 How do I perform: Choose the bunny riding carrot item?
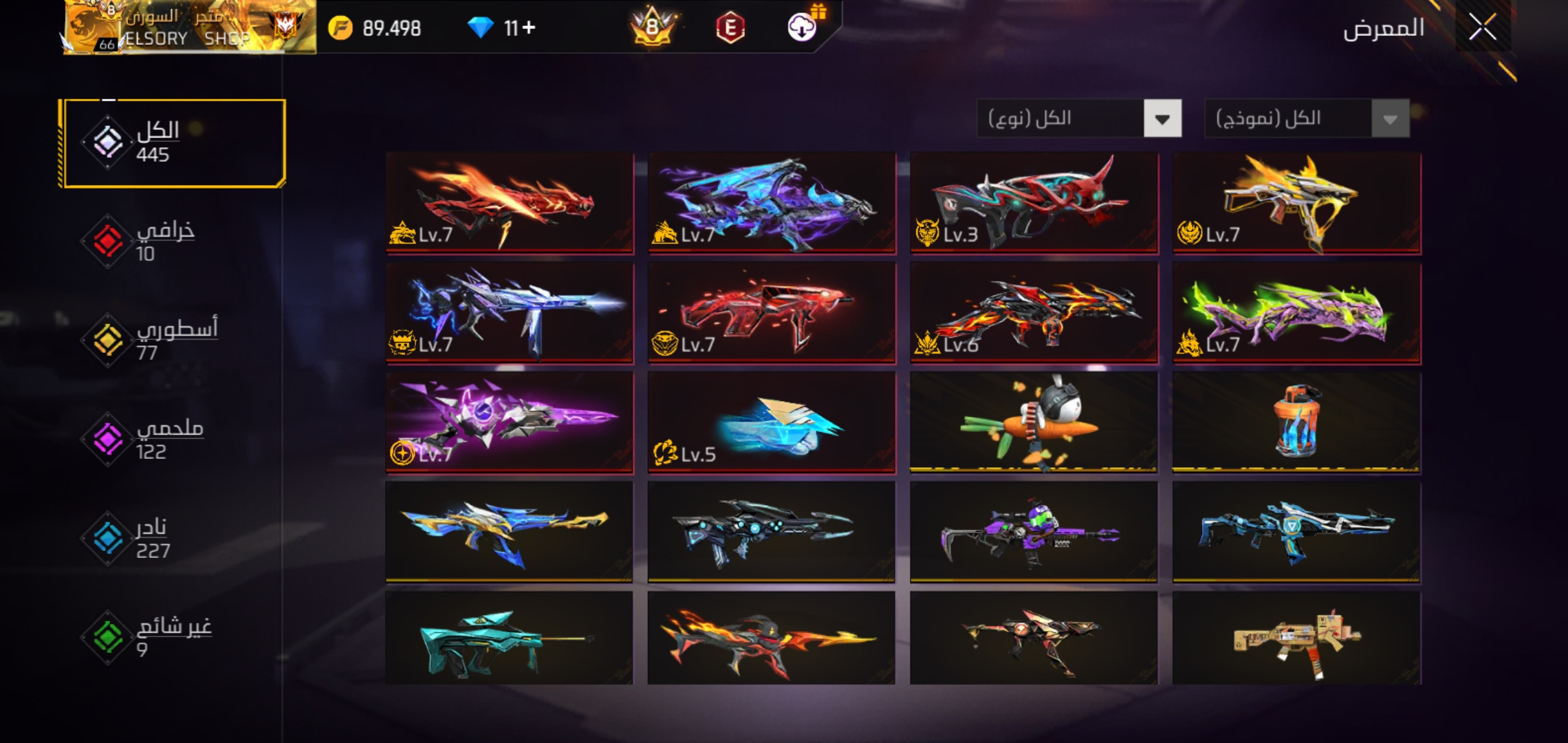pyautogui.click(x=1034, y=422)
